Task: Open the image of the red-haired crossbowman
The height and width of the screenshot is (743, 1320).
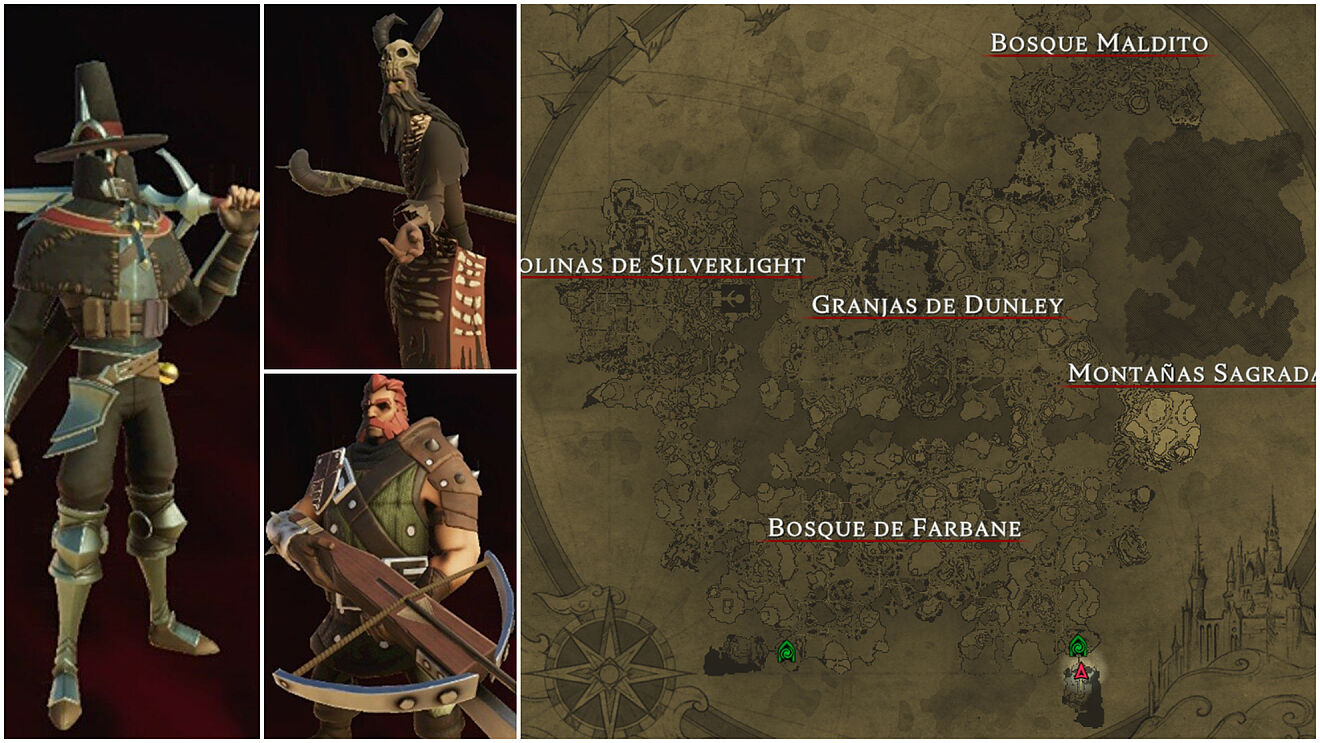Action: click(390, 555)
